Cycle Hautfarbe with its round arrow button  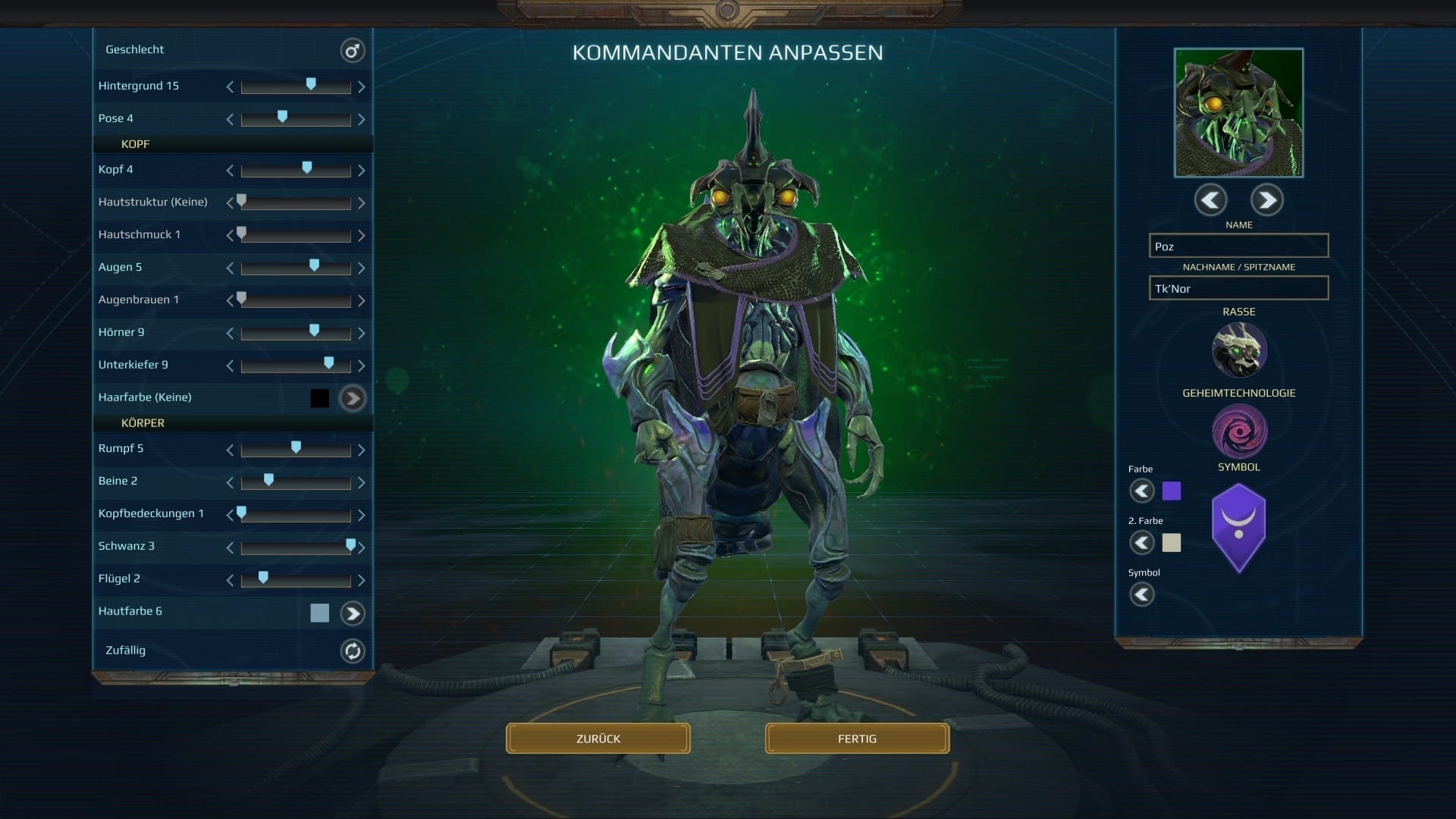tap(352, 613)
